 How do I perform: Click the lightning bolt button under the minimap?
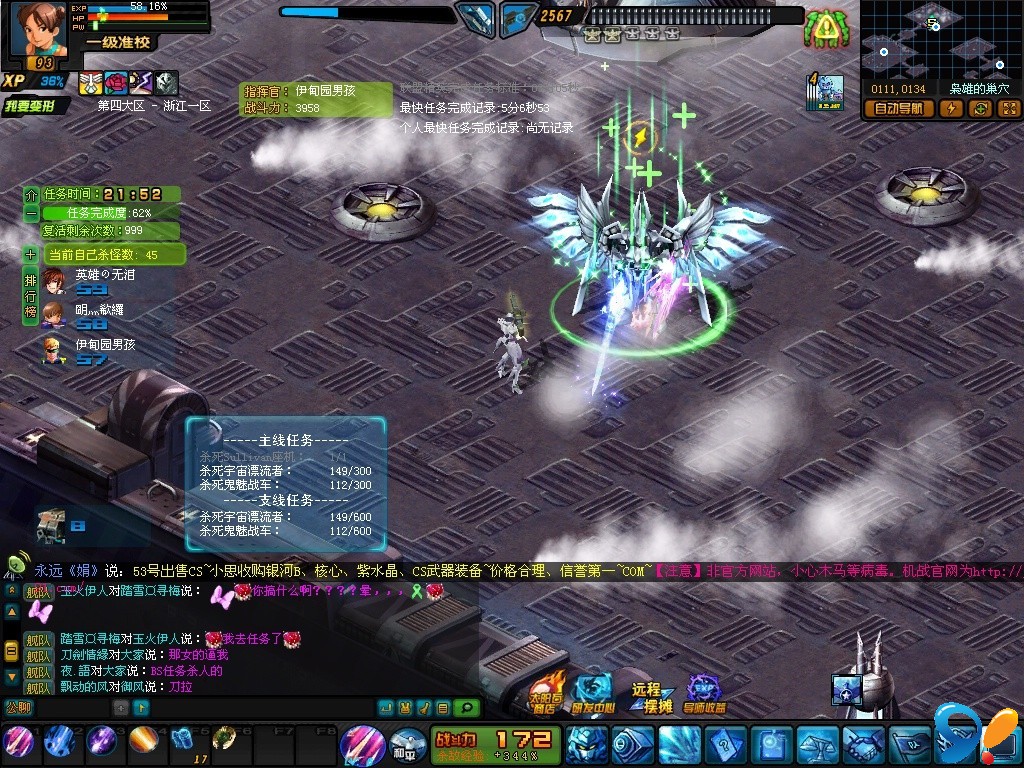tap(951, 109)
